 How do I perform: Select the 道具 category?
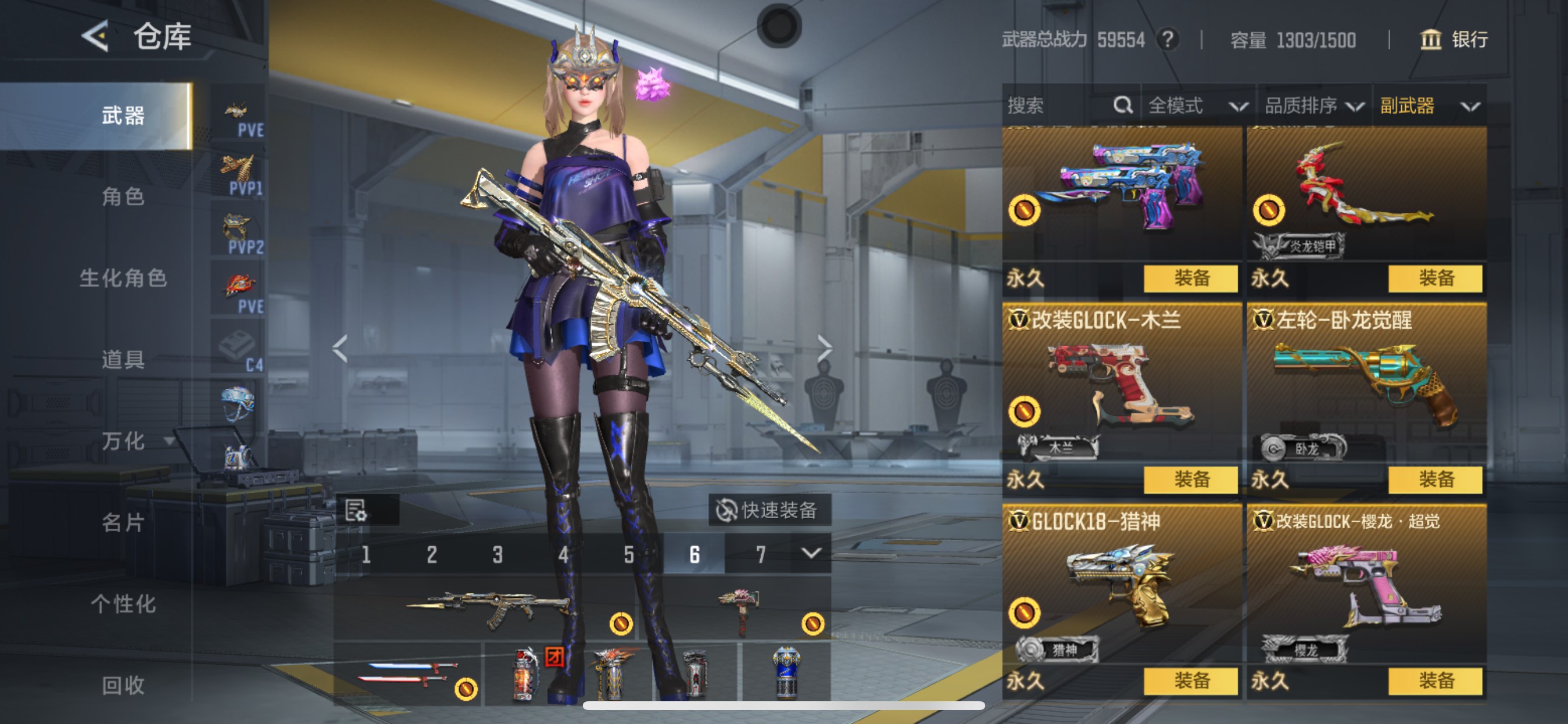123,360
